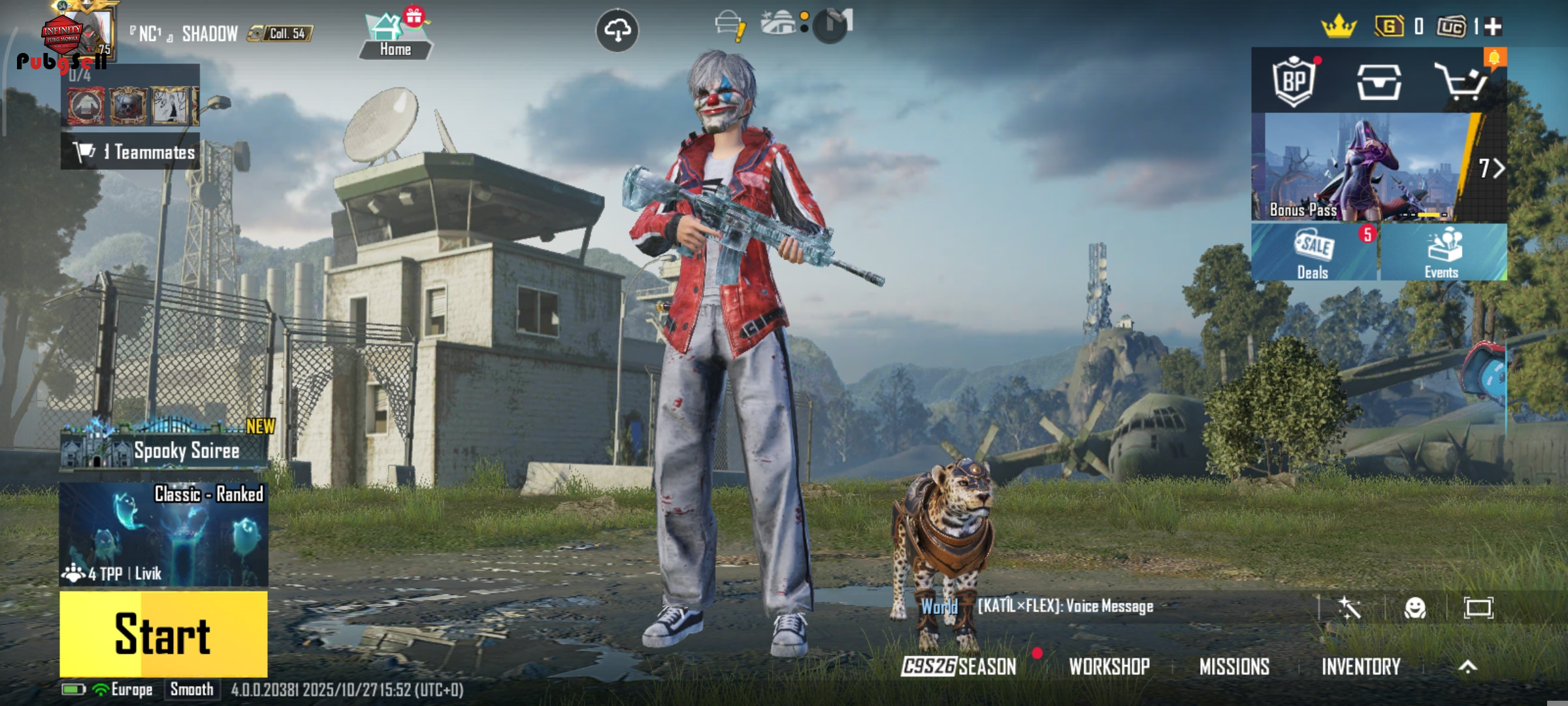Screen dimensions: 1568x706
Task: Open the shopping cart shop
Action: point(1461,82)
